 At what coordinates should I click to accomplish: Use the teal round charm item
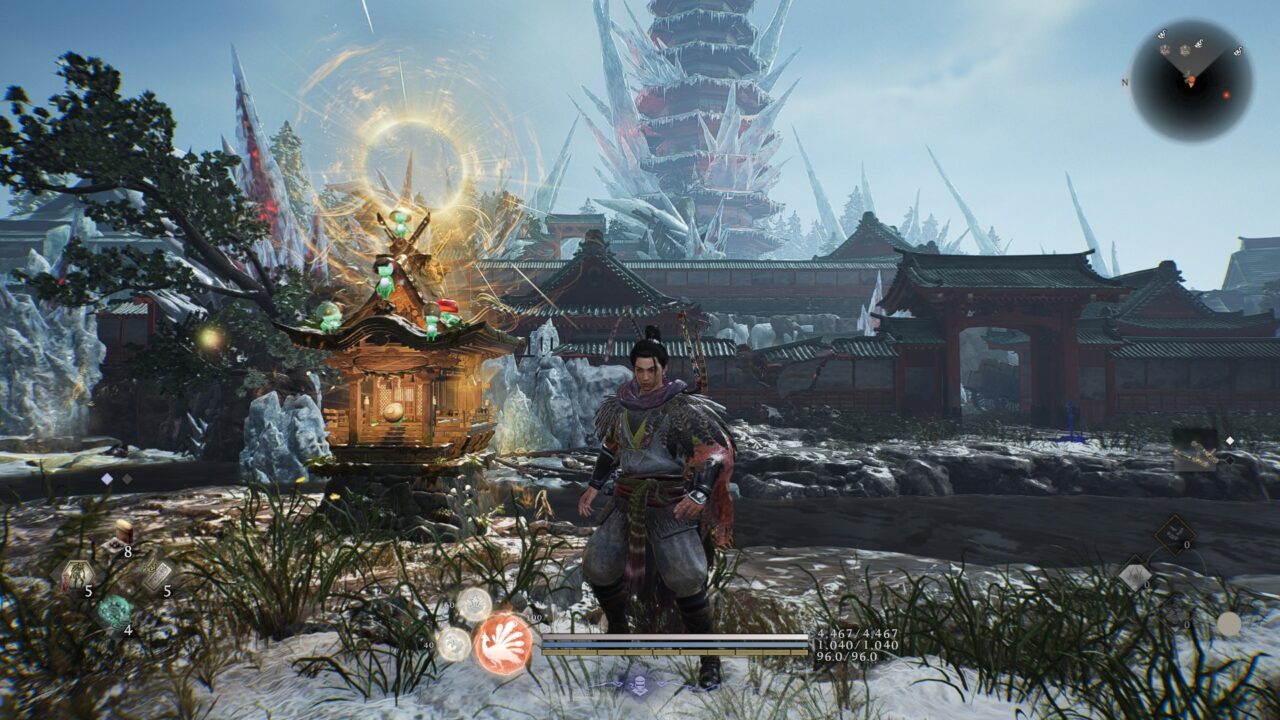click(115, 610)
